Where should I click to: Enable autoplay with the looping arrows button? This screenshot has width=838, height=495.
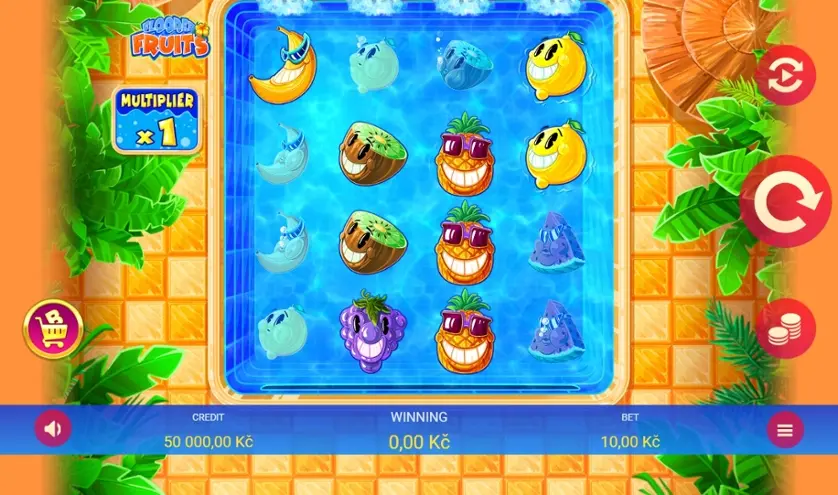point(786,75)
